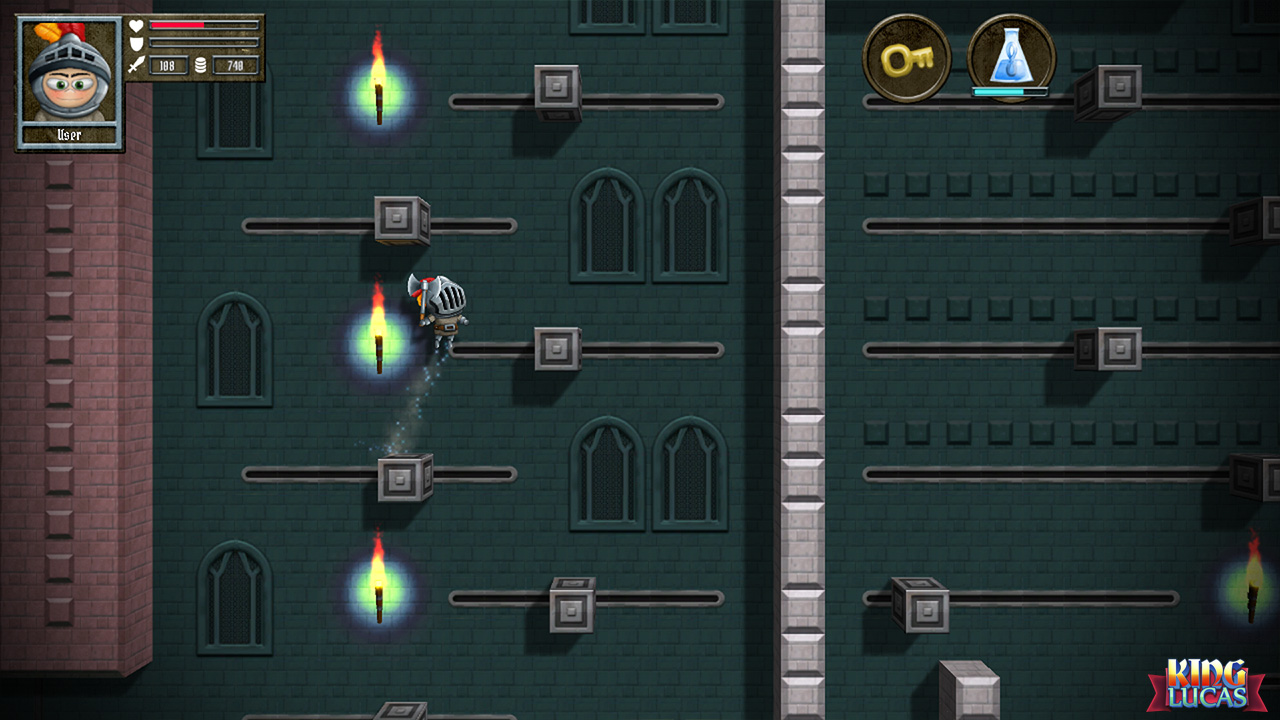The image size is (1280, 720).
Task: Click the shield armor icon
Action: [136, 44]
